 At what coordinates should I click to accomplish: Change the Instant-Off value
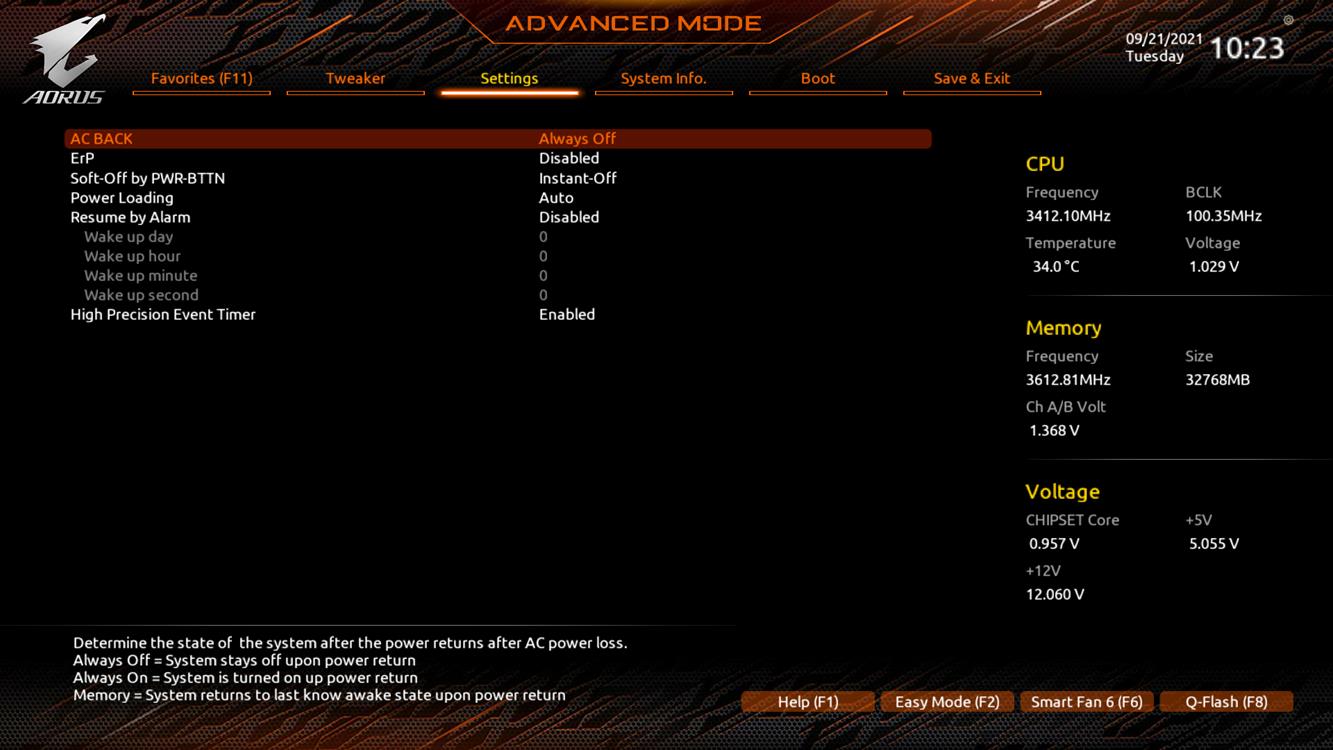click(577, 178)
